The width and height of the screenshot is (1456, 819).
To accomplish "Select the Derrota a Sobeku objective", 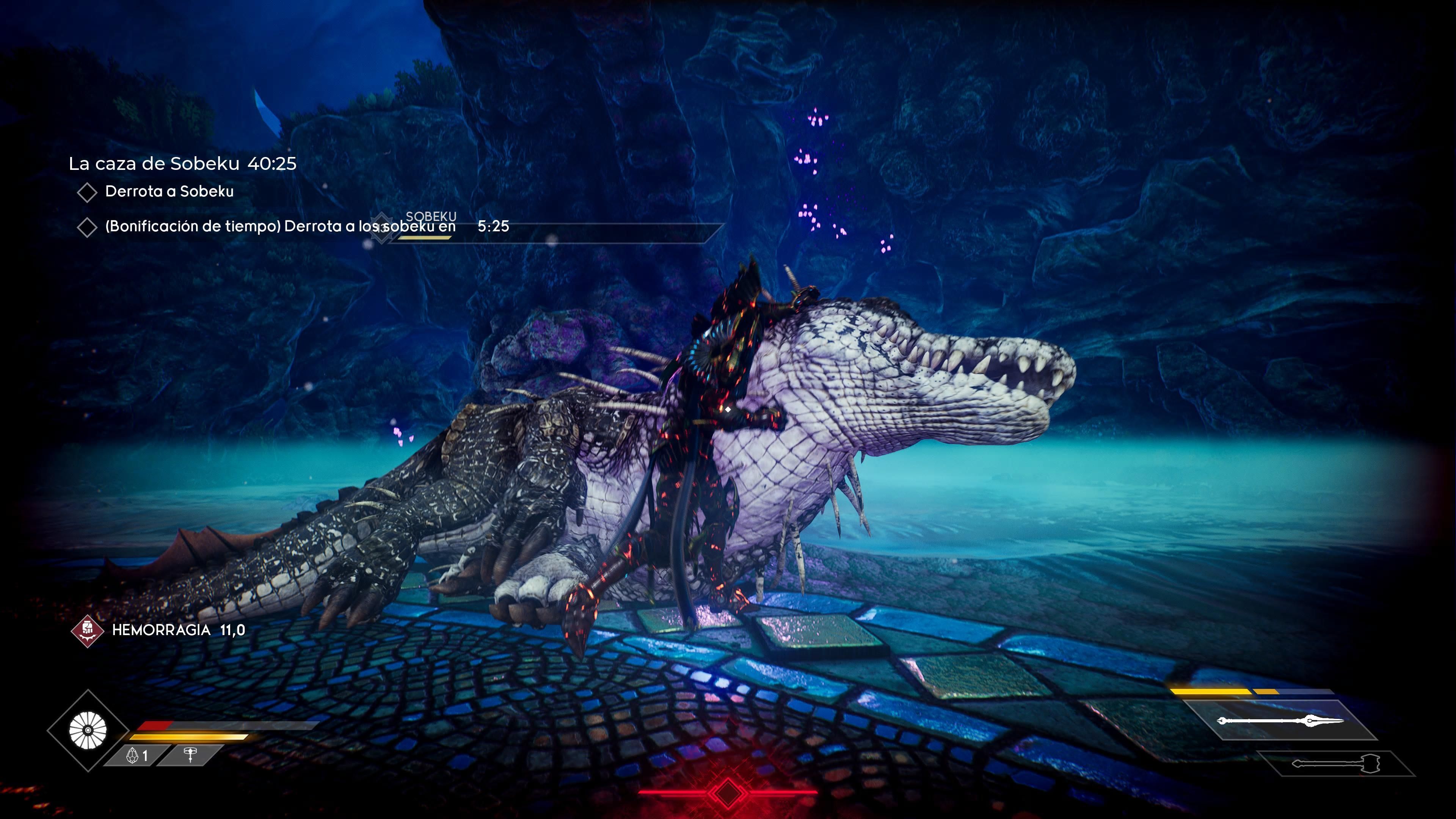I will pyautogui.click(x=168, y=191).
